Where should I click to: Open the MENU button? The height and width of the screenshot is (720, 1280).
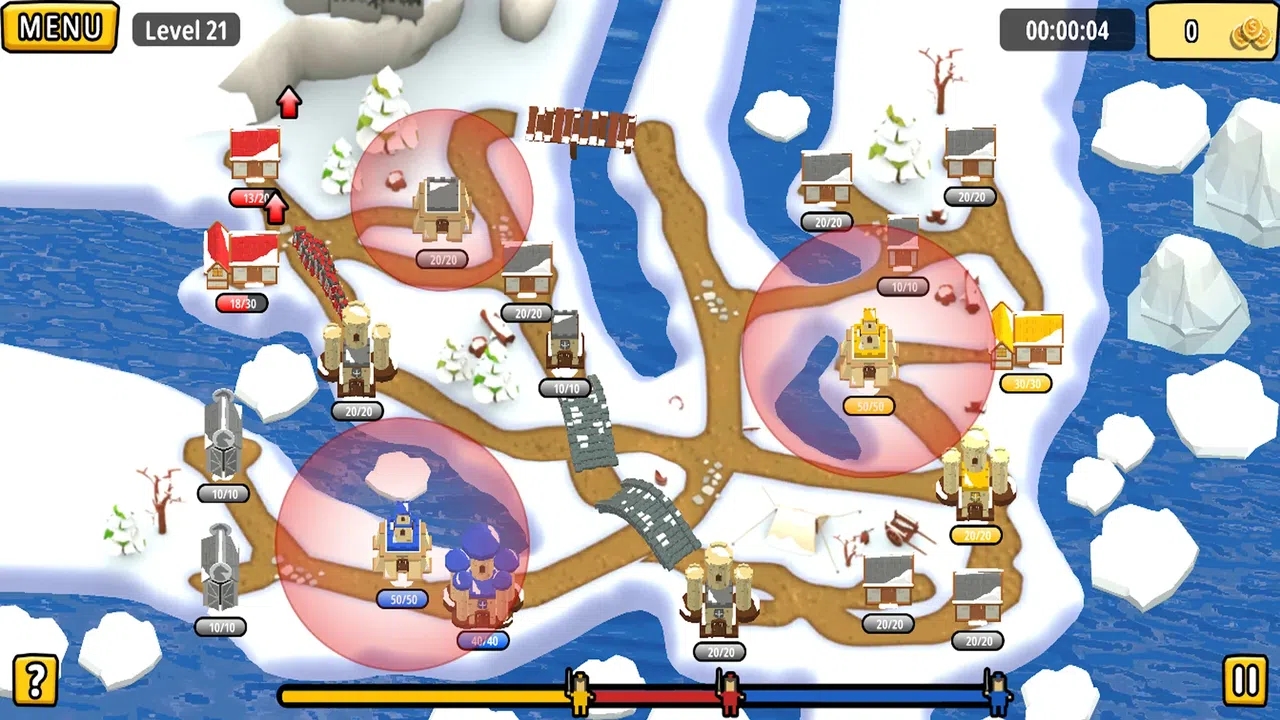tap(60, 27)
